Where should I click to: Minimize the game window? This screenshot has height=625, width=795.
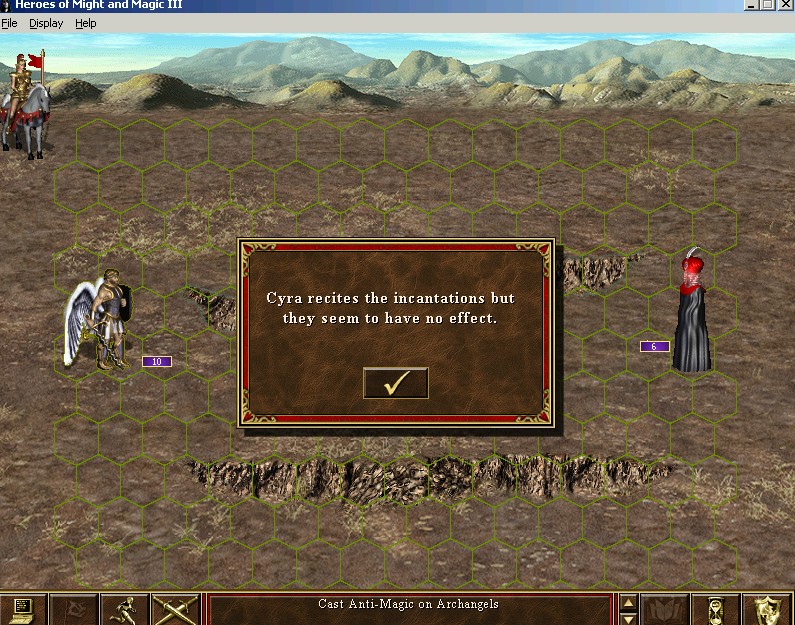pyautogui.click(x=751, y=5)
